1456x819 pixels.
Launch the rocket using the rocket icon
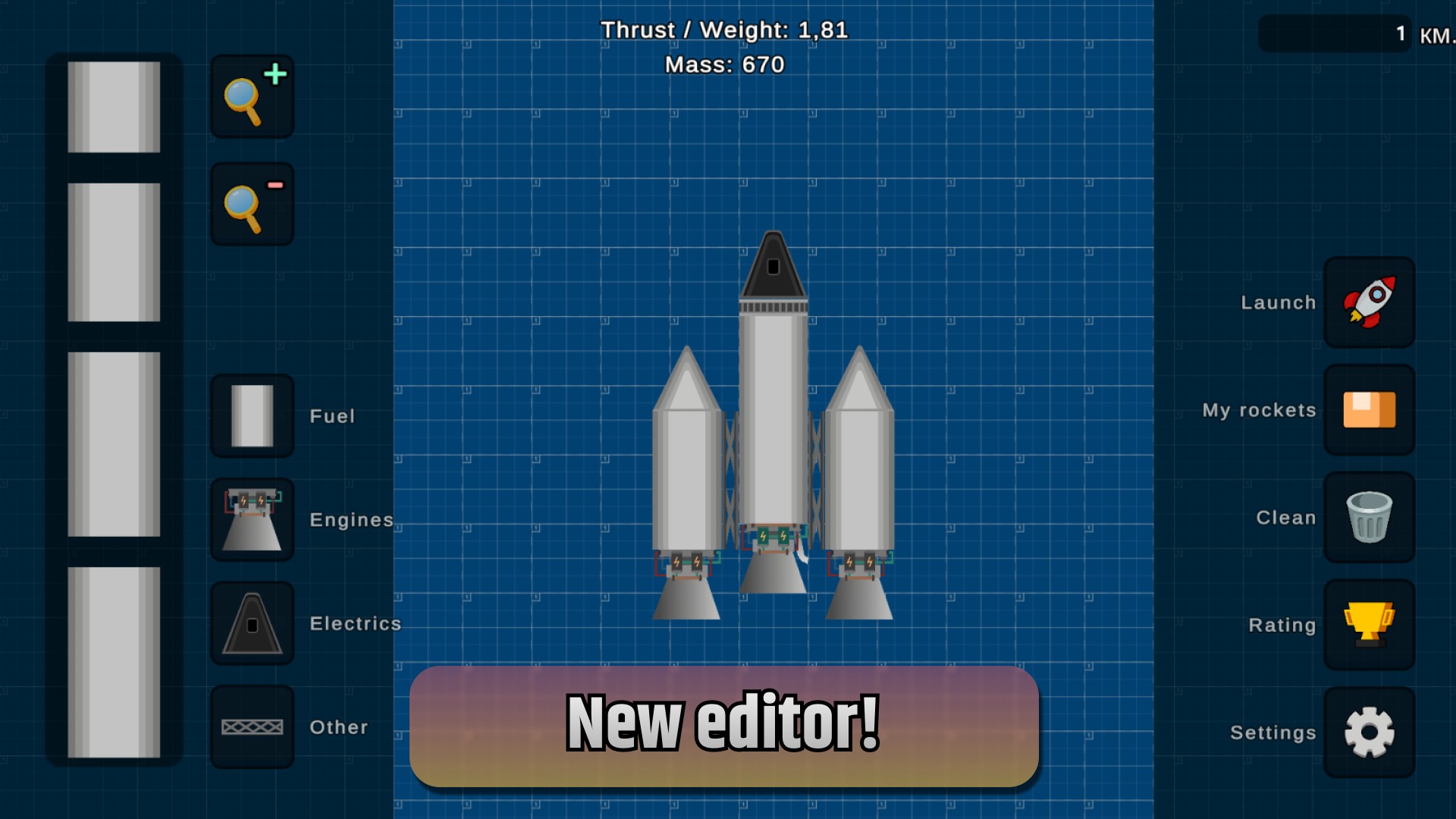[x=1370, y=302]
